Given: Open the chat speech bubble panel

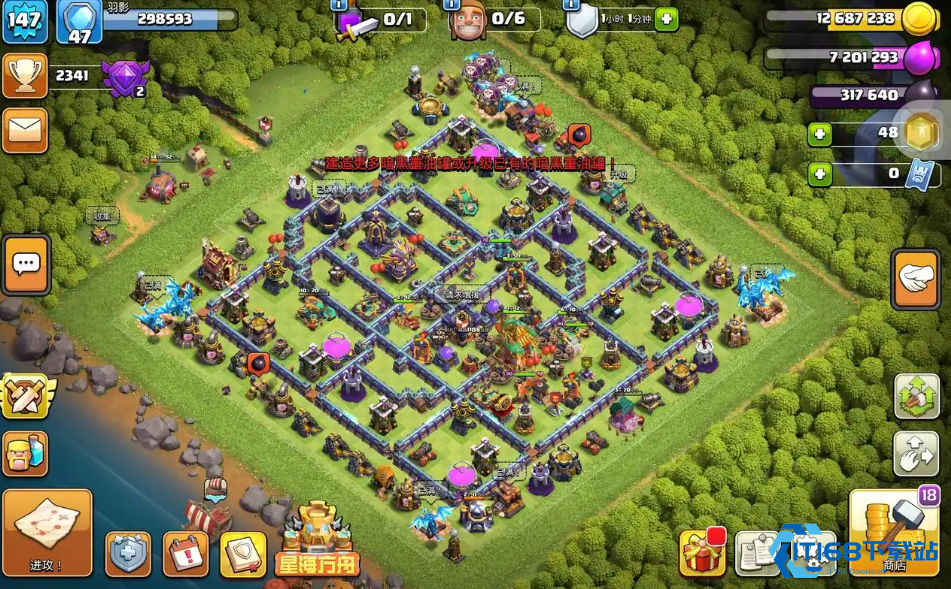Looking at the screenshot, I should (27, 265).
